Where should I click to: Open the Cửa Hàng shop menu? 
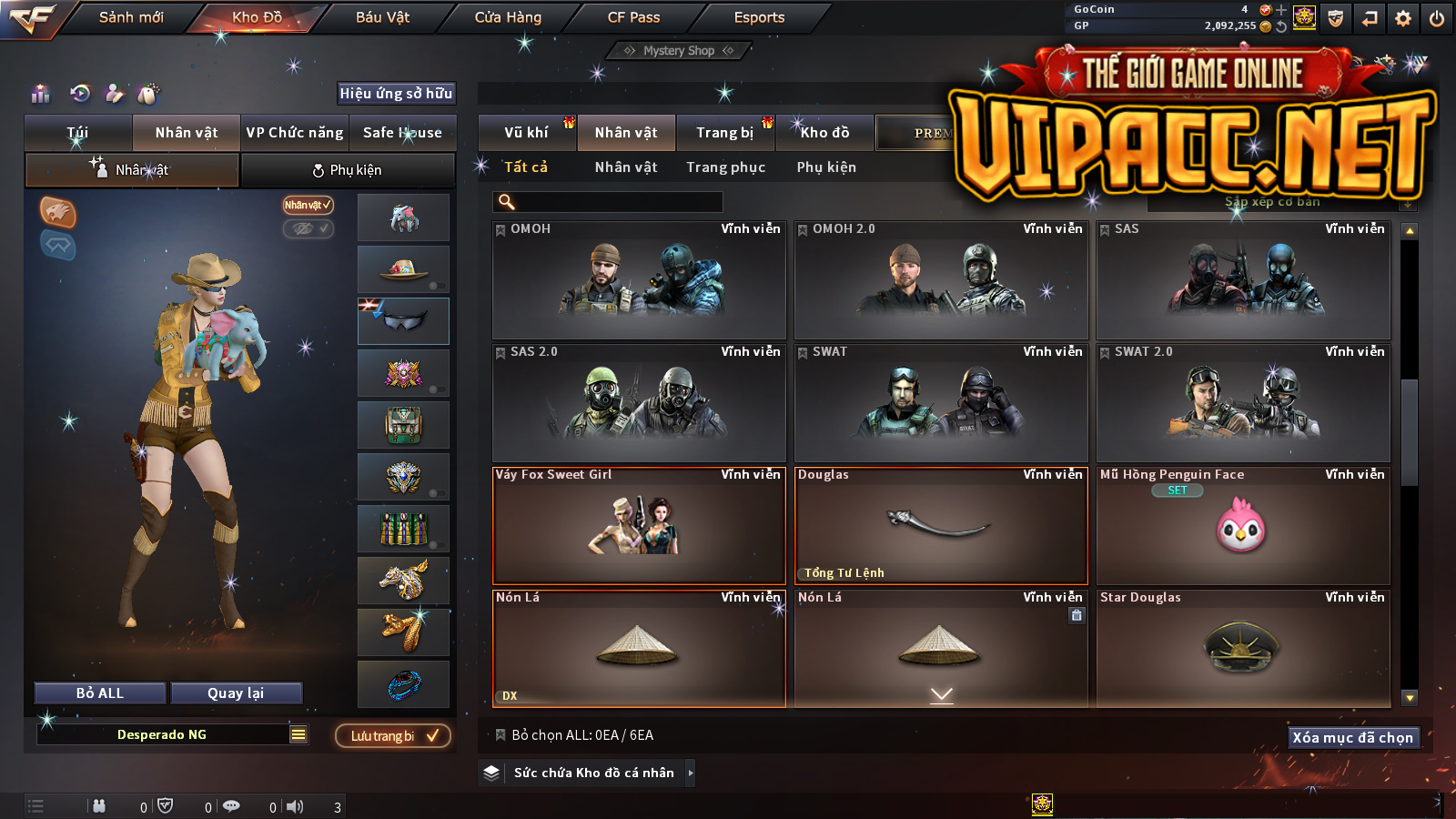tap(508, 17)
